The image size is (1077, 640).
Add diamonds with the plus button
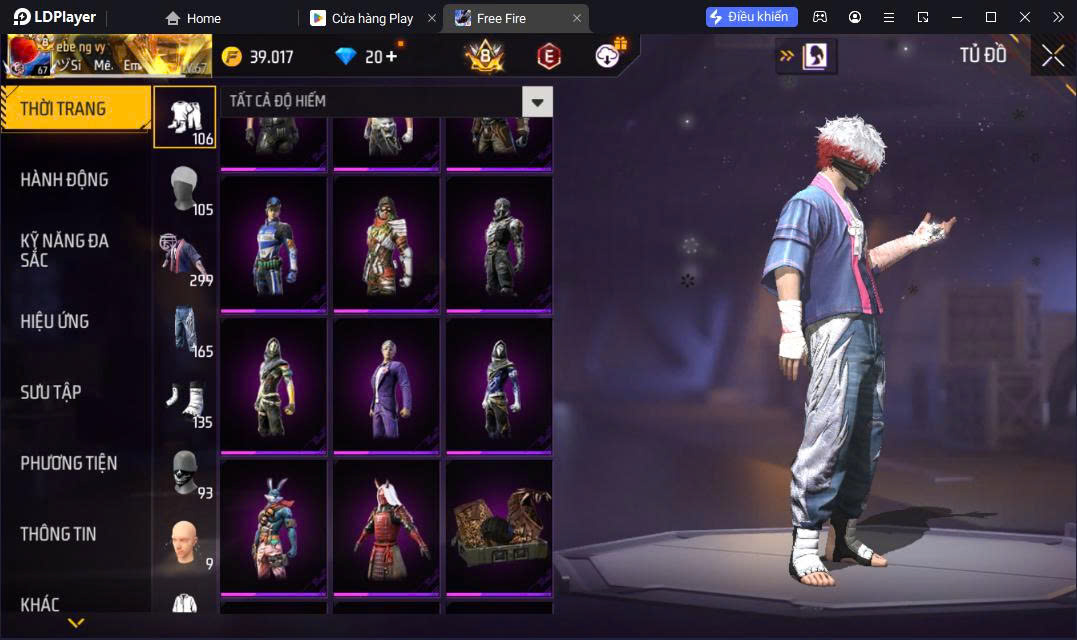click(390, 57)
